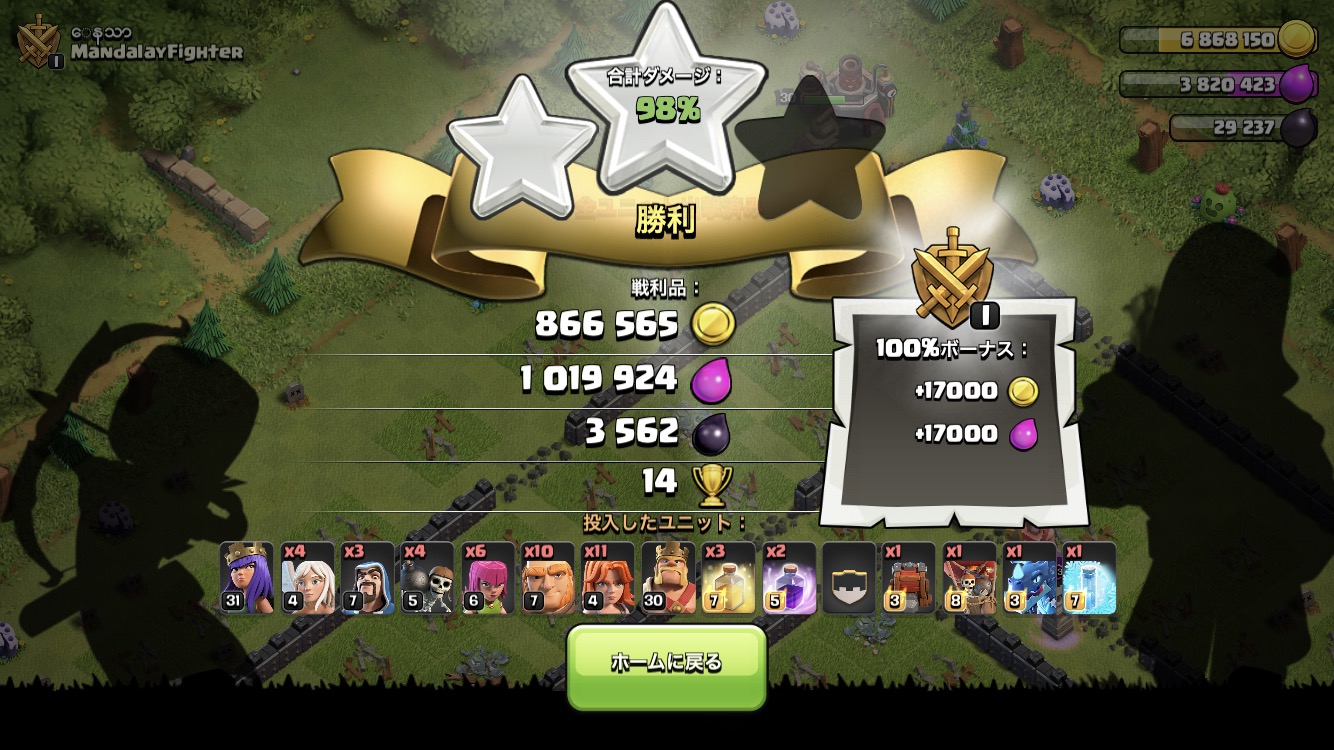1334x750 pixels.
Task: Open the MandalayFighter player profile badge
Action: point(40,42)
